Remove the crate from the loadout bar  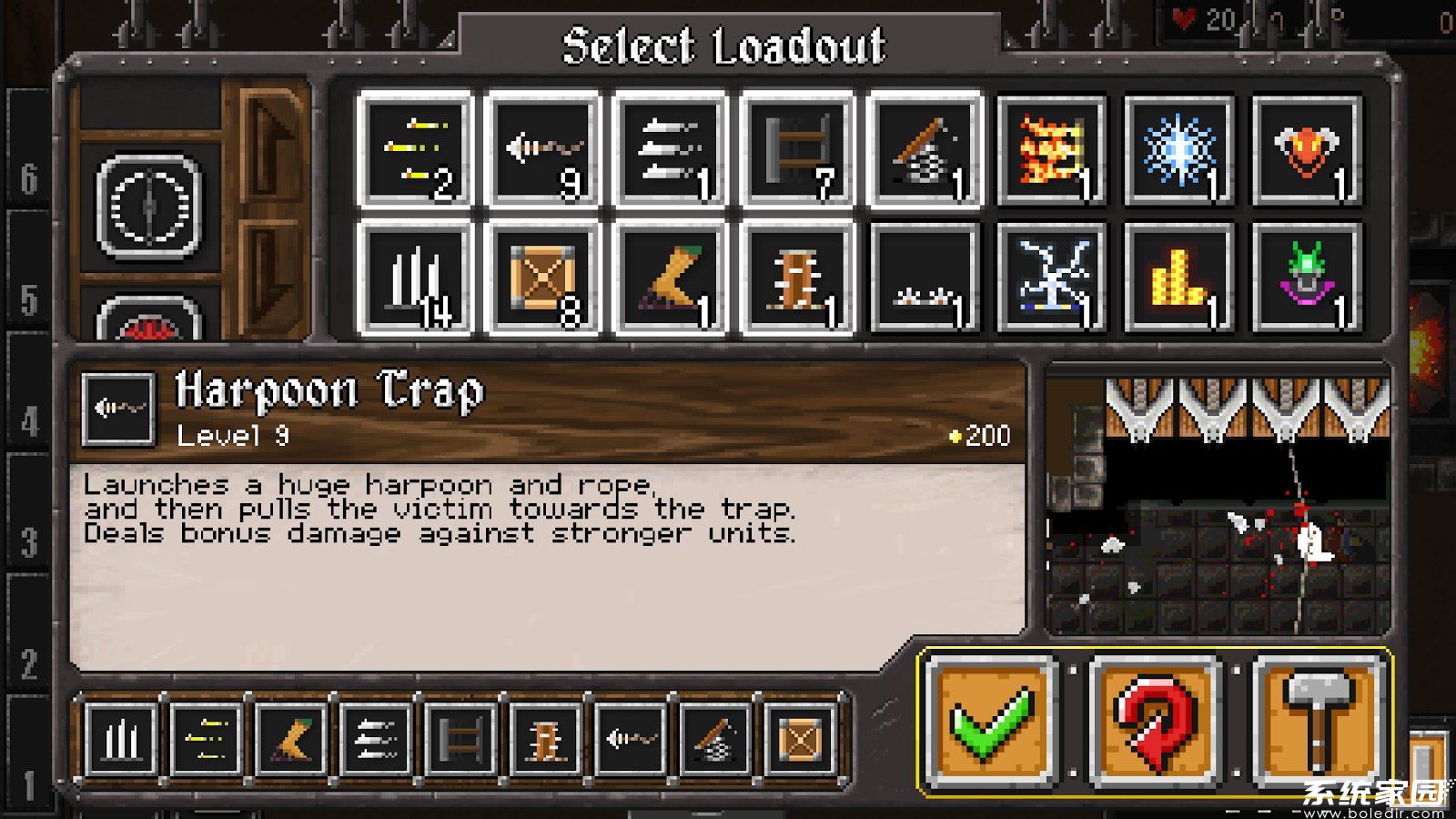pos(800,739)
